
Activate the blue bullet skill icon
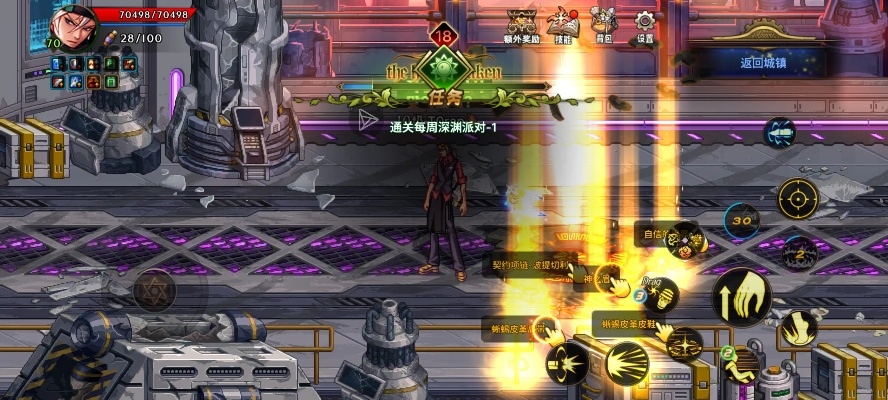tap(779, 133)
